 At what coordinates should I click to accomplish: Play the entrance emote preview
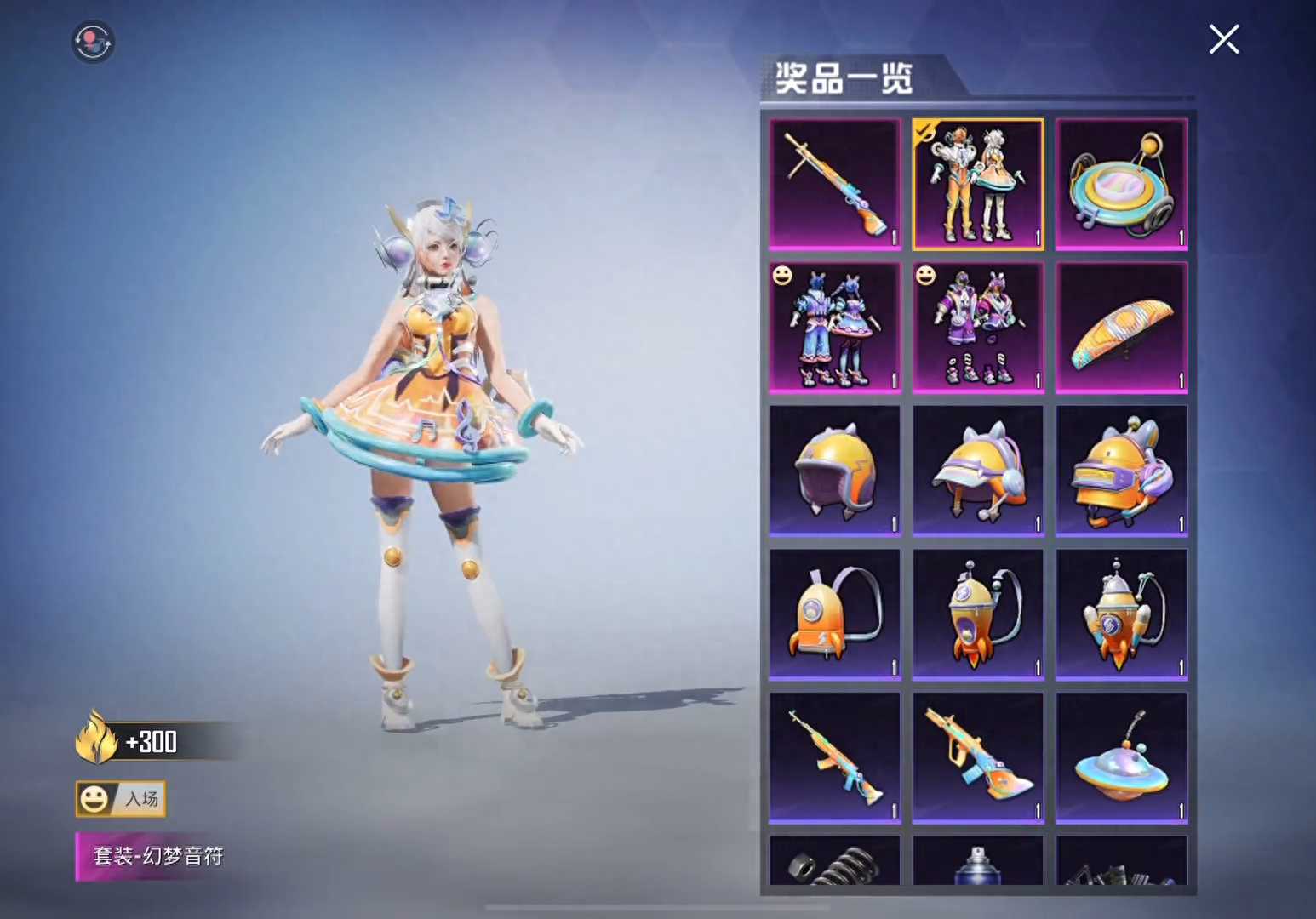pyautogui.click(x=120, y=799)
